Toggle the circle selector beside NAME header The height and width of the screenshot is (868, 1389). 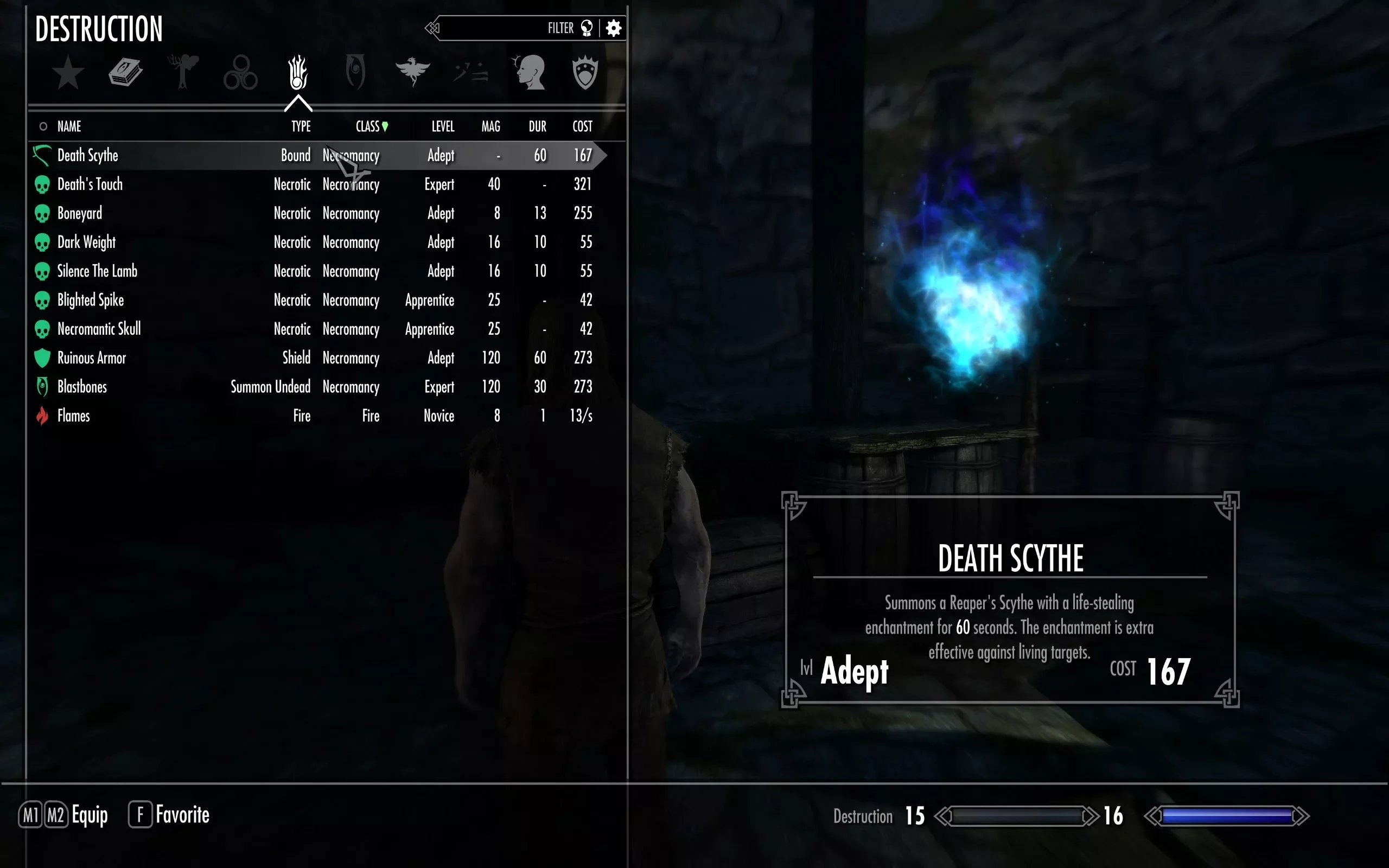tap(42, 126)
